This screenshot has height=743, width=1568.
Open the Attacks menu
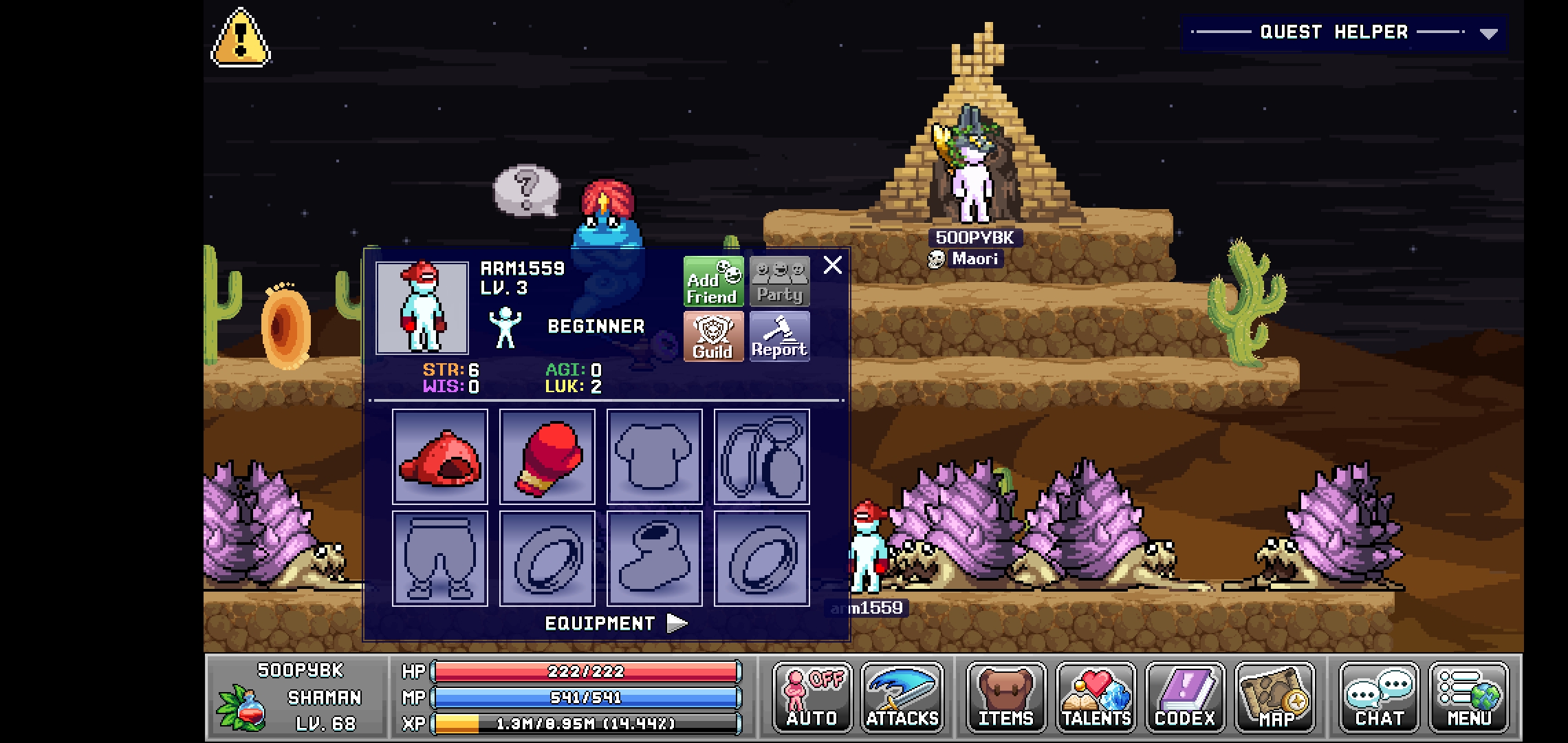902,697
